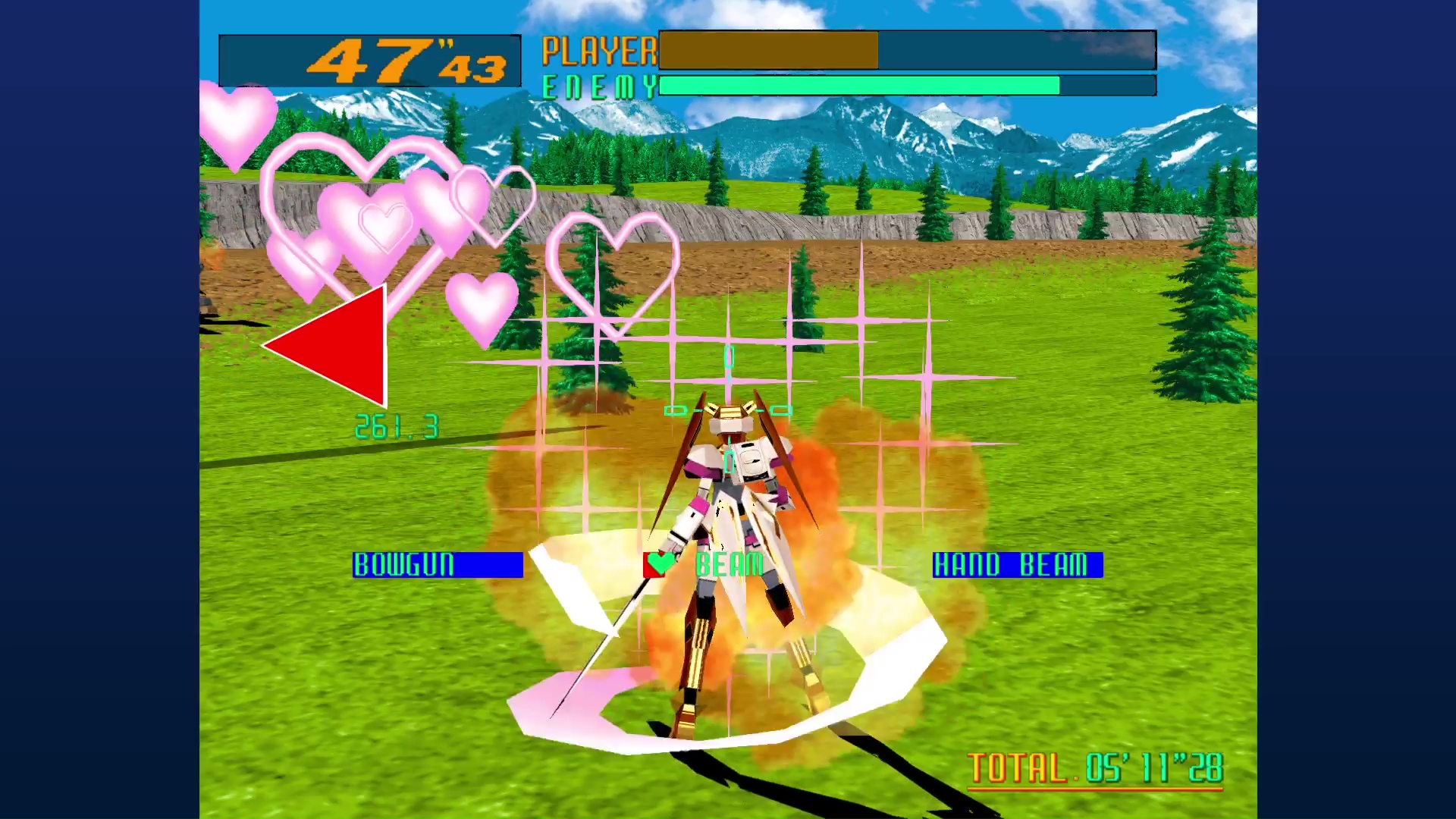Click the HAND BEAM weapon indicator

[x=1017, y=565]
